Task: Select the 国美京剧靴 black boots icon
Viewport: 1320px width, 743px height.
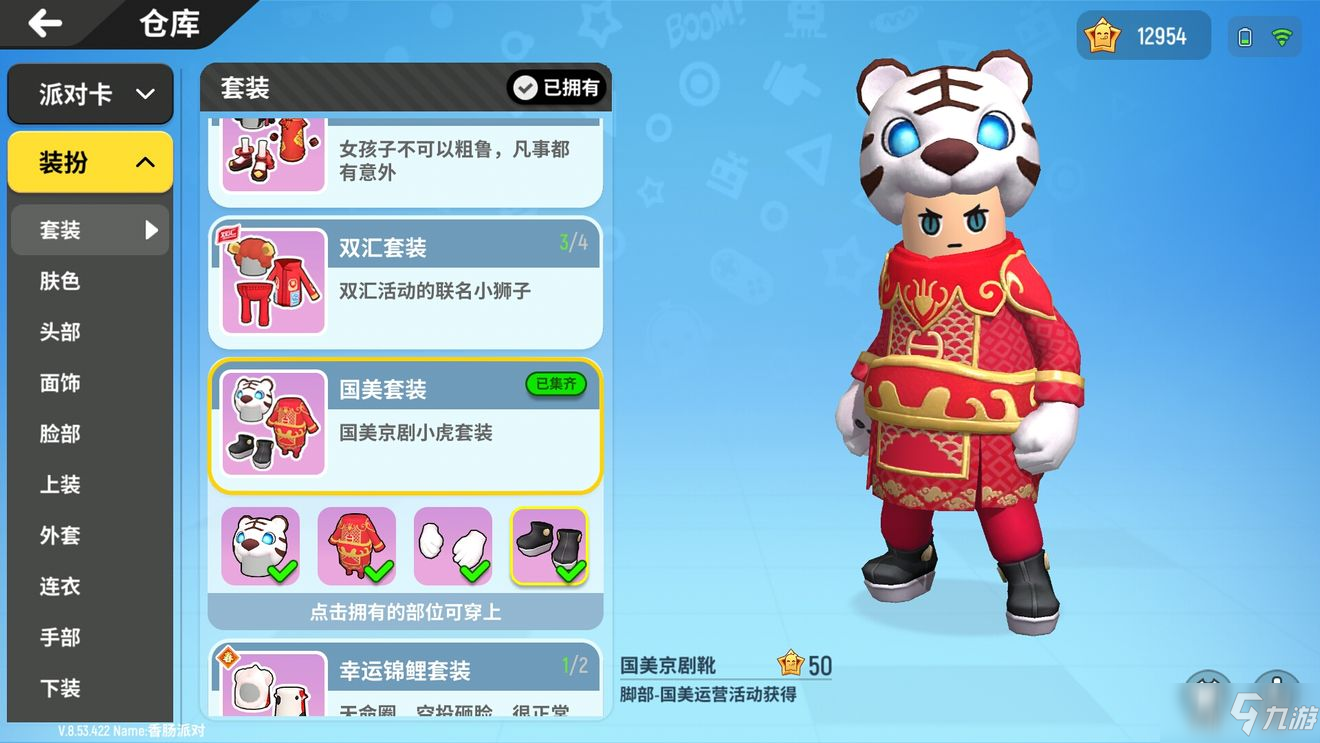Action: pos(549,540)
